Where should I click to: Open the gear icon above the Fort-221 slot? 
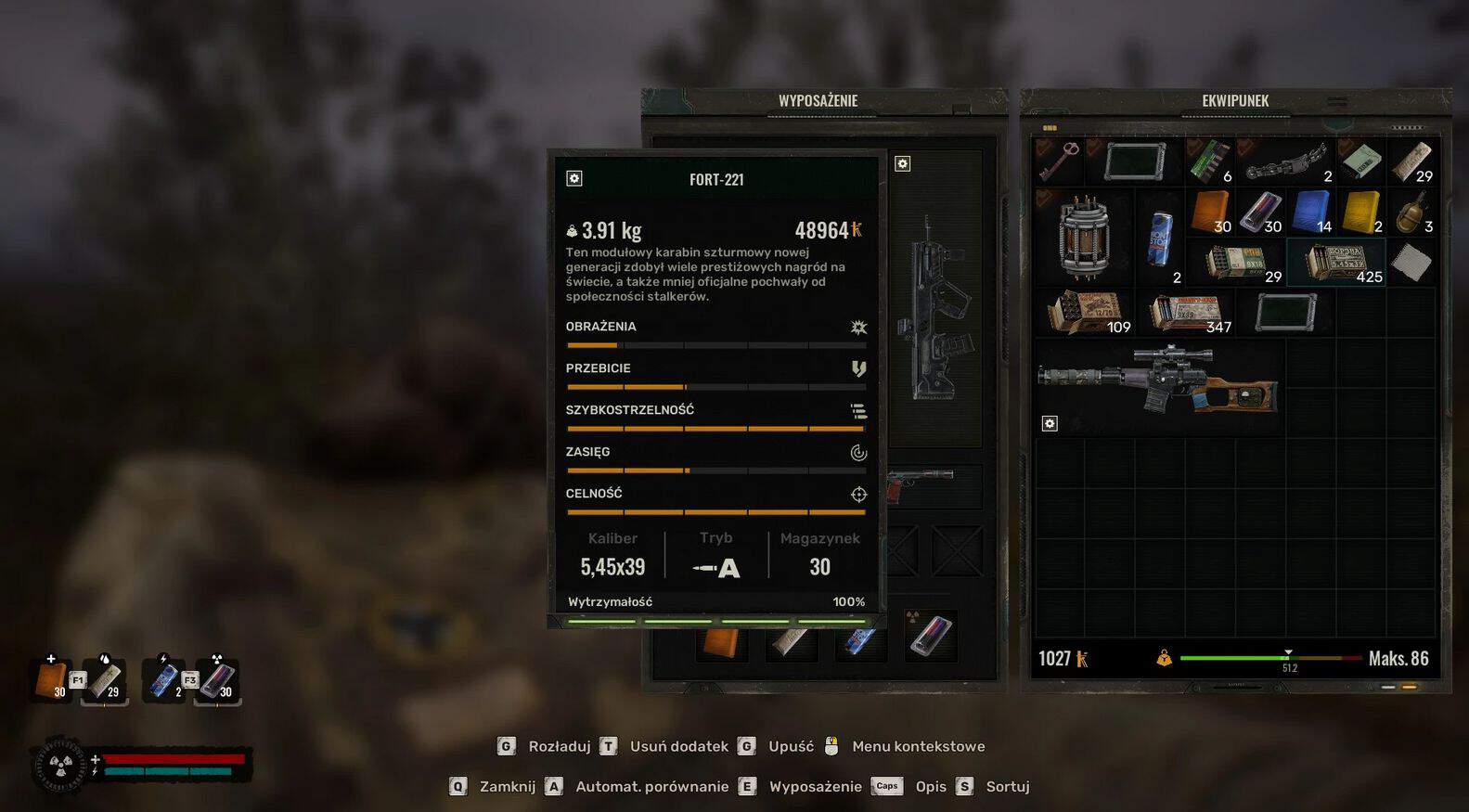click(x=902, y=164)
